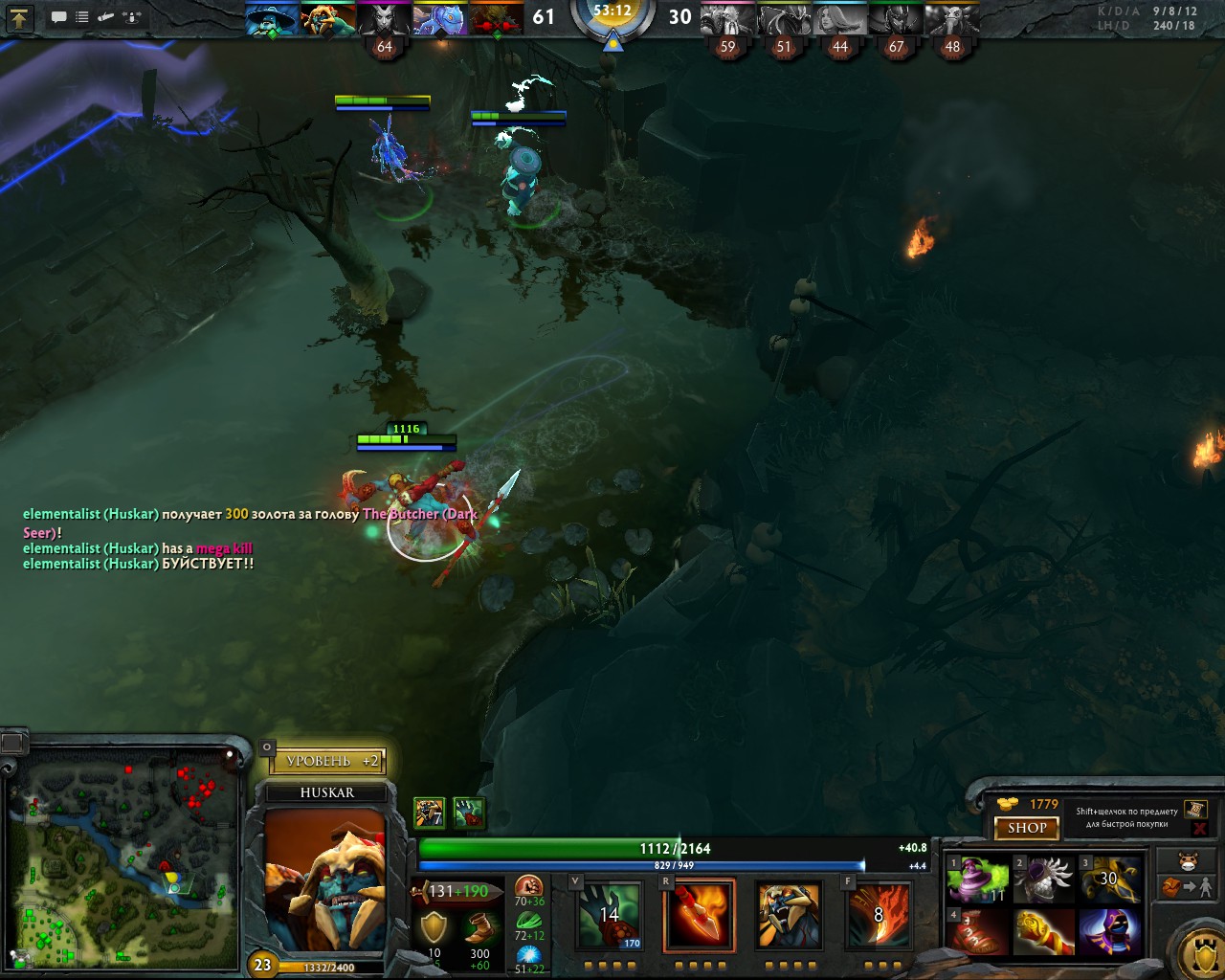Select the Berserker's Blood ability icon
Viewport: 1225px width, 980px height.
788,916
